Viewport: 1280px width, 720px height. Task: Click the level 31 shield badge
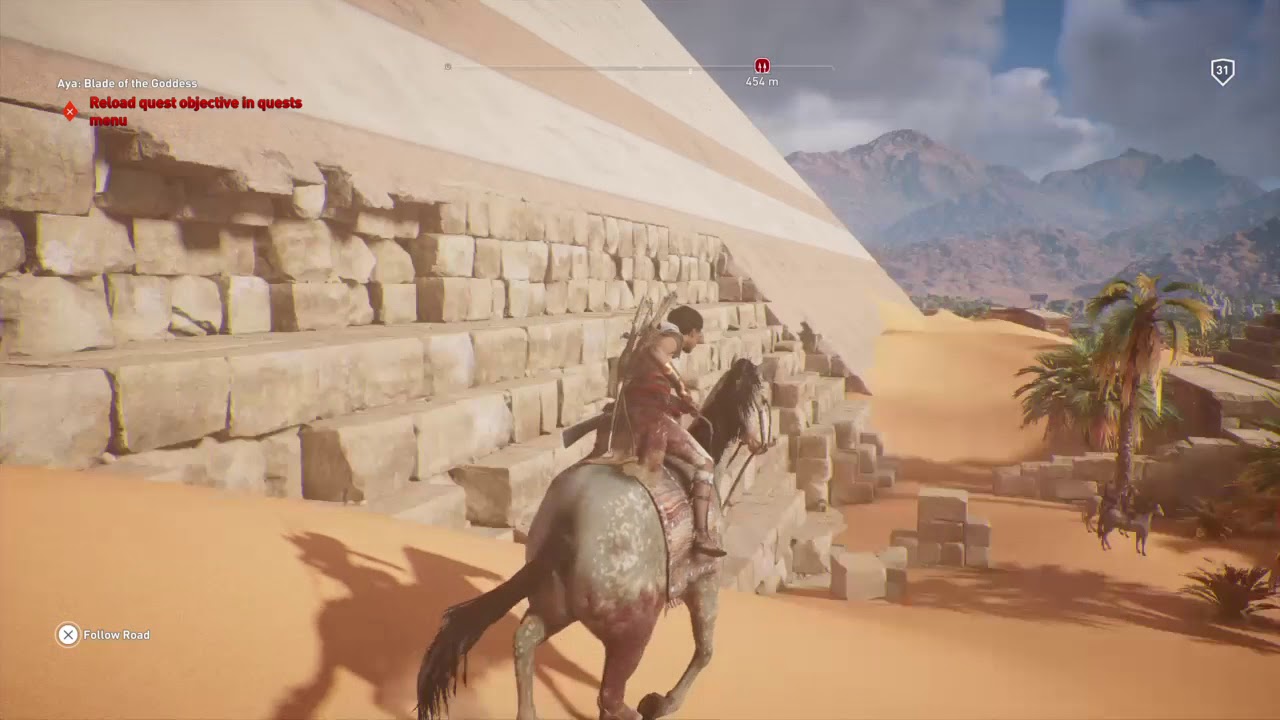coord(1221,71)
